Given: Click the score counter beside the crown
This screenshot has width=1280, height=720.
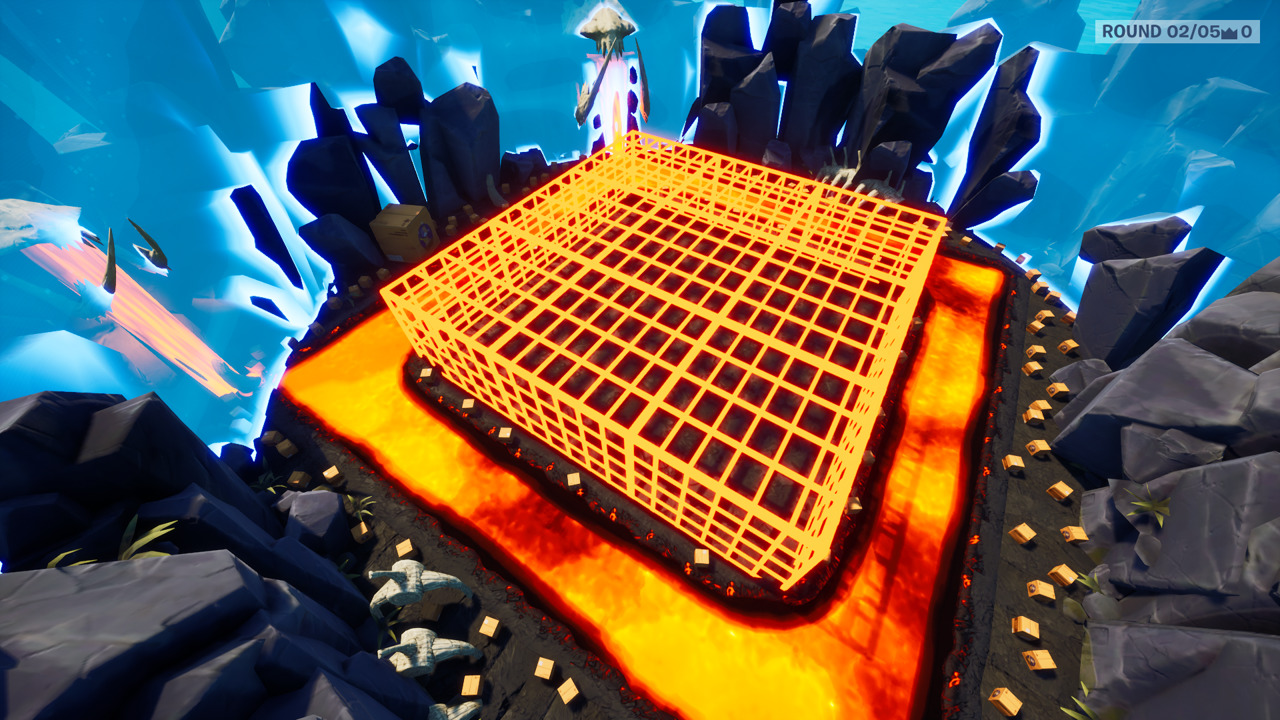Looking at the screenshot, I should (x=1247, y=32).
